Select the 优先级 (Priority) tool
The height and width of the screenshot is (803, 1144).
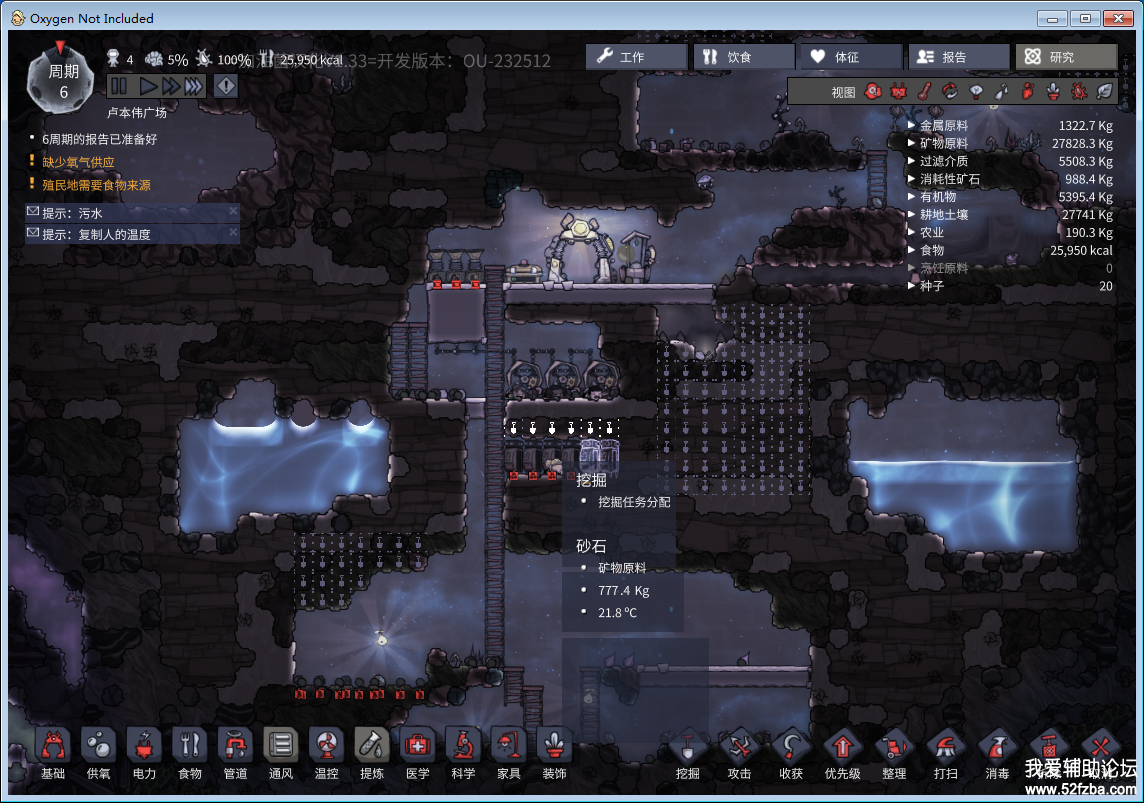click(842, 753)
